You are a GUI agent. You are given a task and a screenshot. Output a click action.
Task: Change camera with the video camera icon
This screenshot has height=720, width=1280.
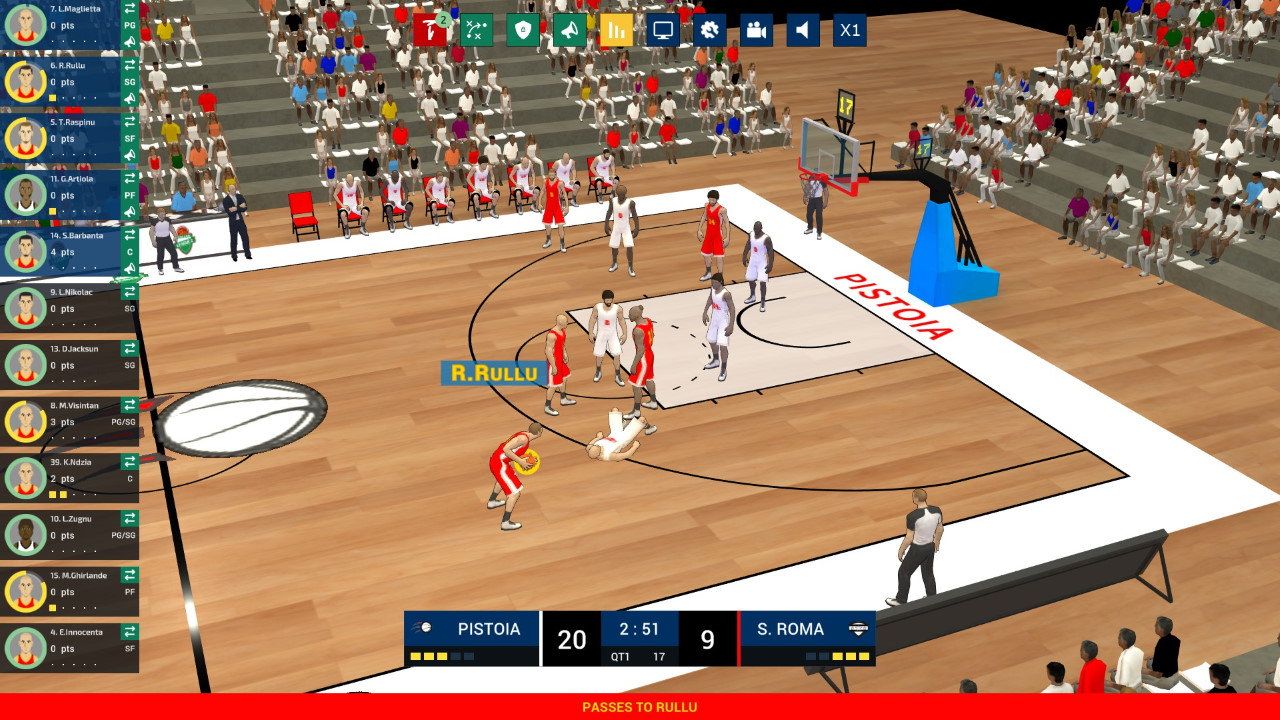tap(756, 30)
